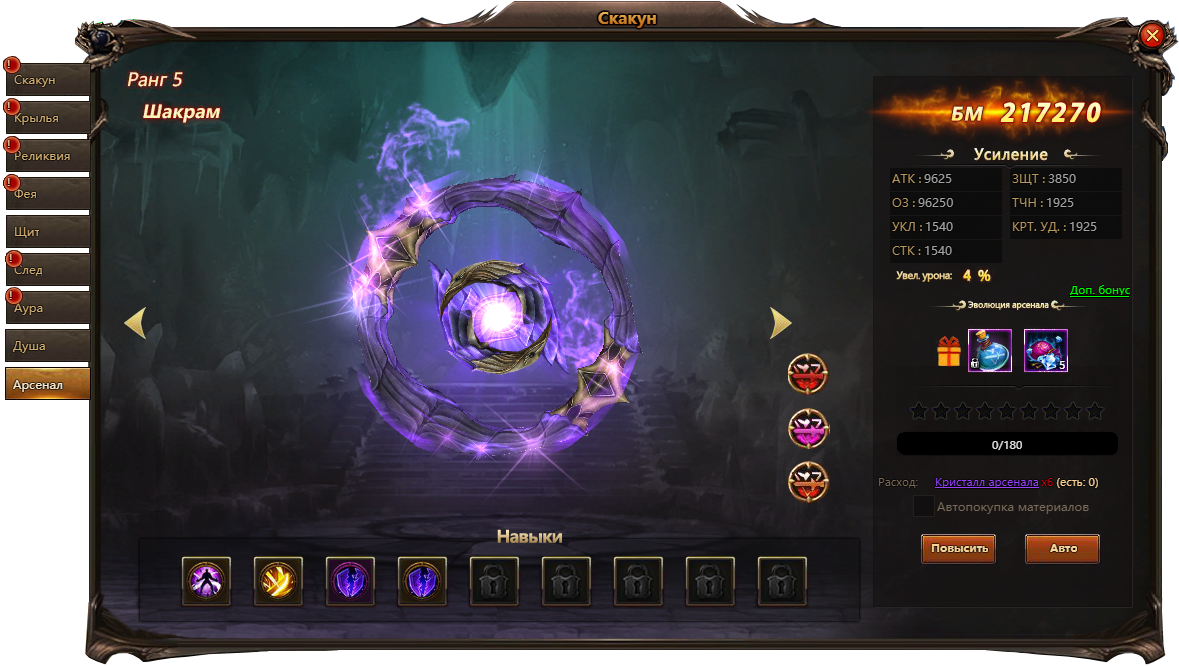The image size is (1179, 666).
Task: Activate the first purple figure skill icon
Action: (207, 581)
